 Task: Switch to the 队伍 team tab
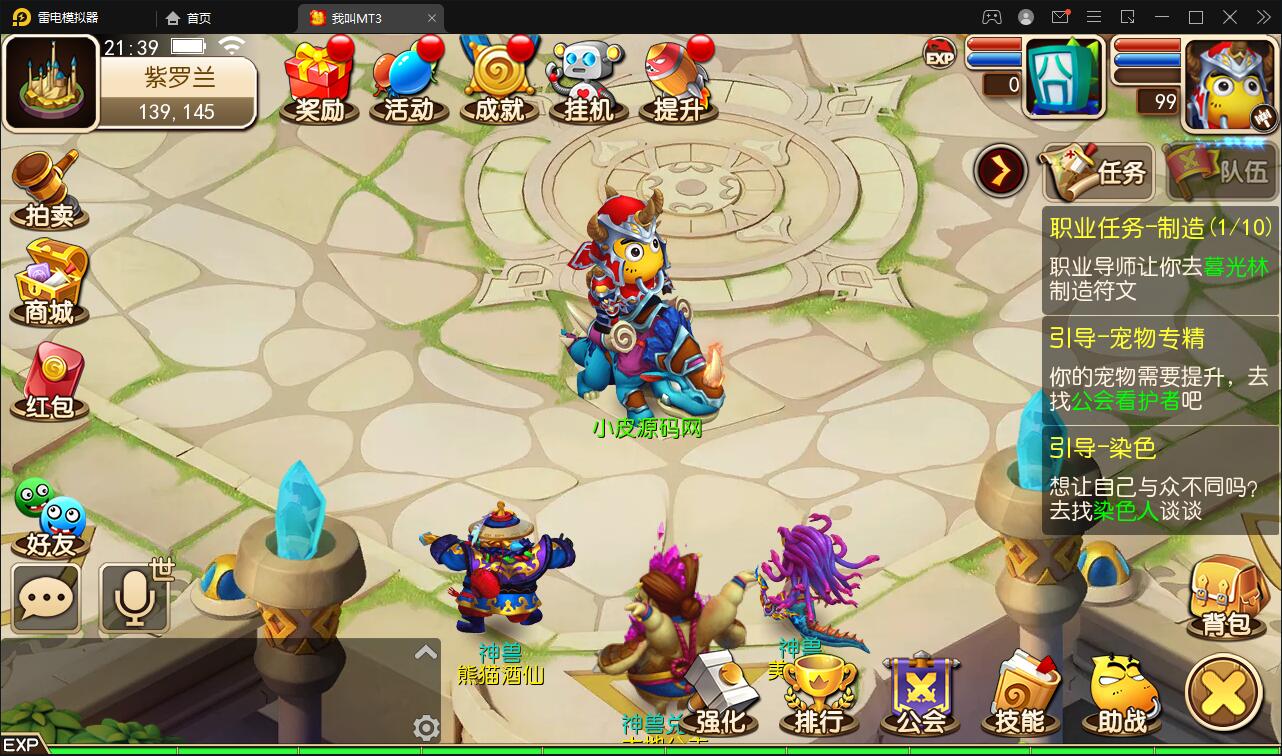[1221, 172]
